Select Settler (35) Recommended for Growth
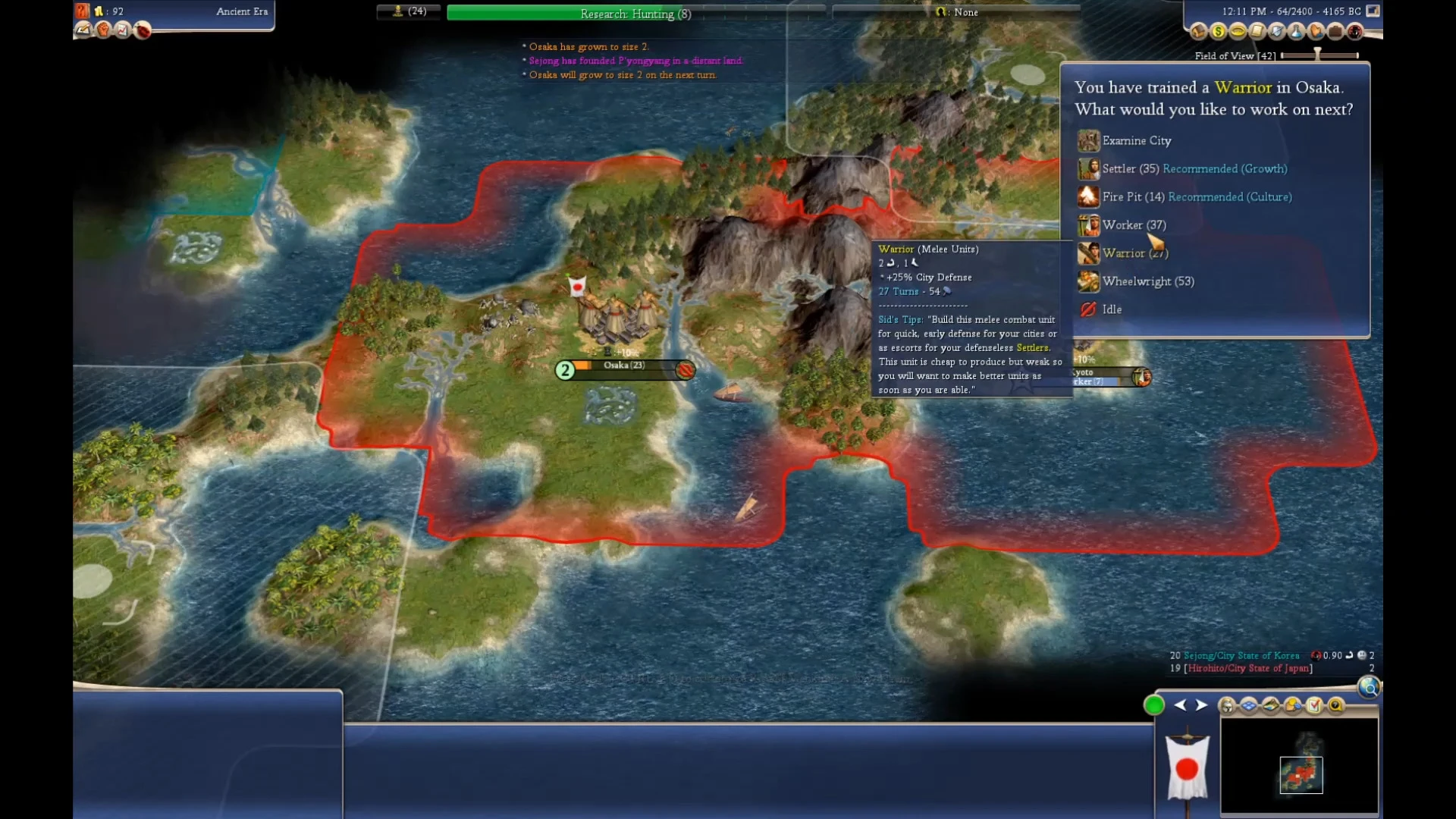 (x=1130, y=168)
